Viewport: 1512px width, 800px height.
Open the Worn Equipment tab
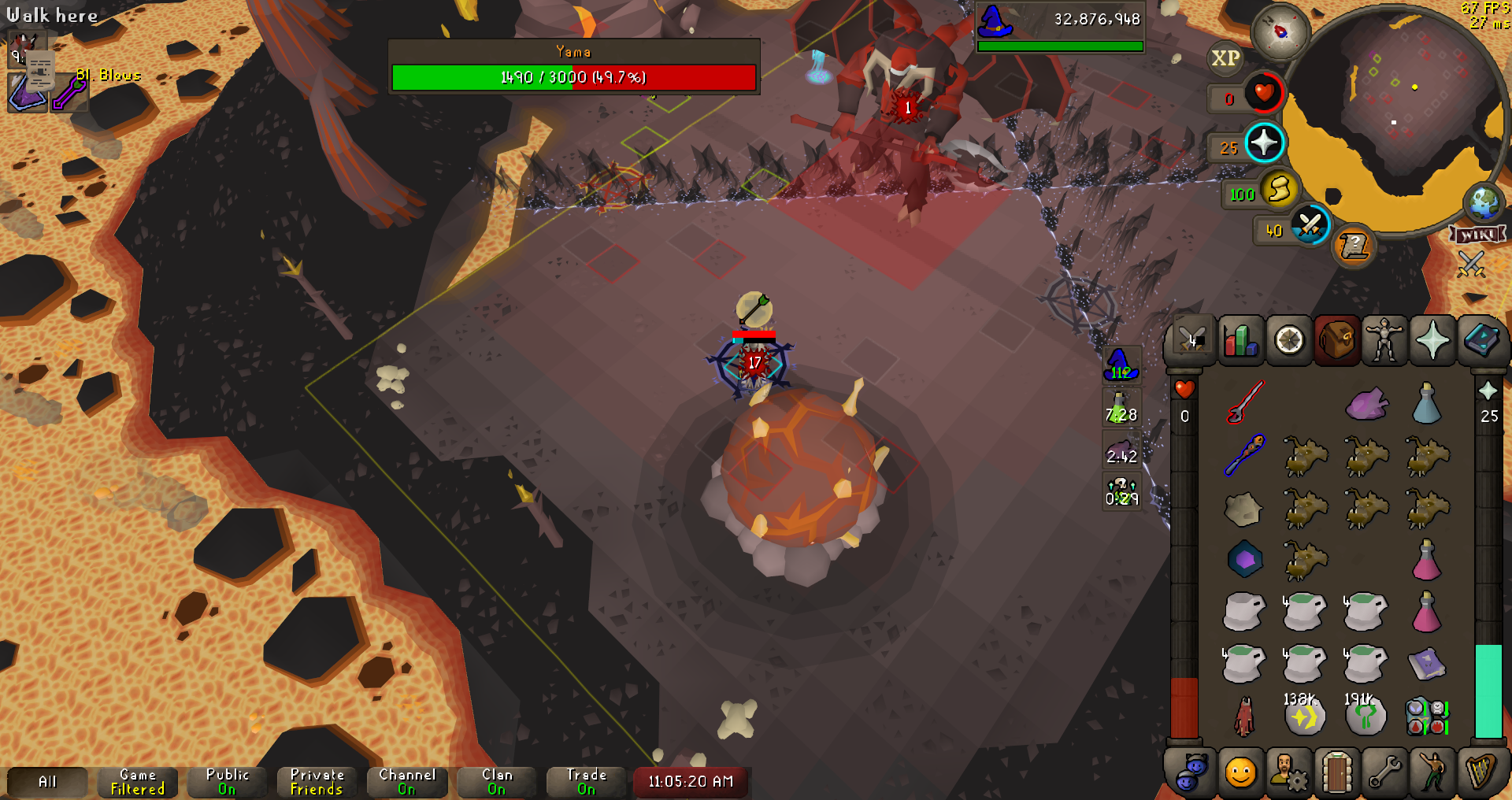(1384, 341)
